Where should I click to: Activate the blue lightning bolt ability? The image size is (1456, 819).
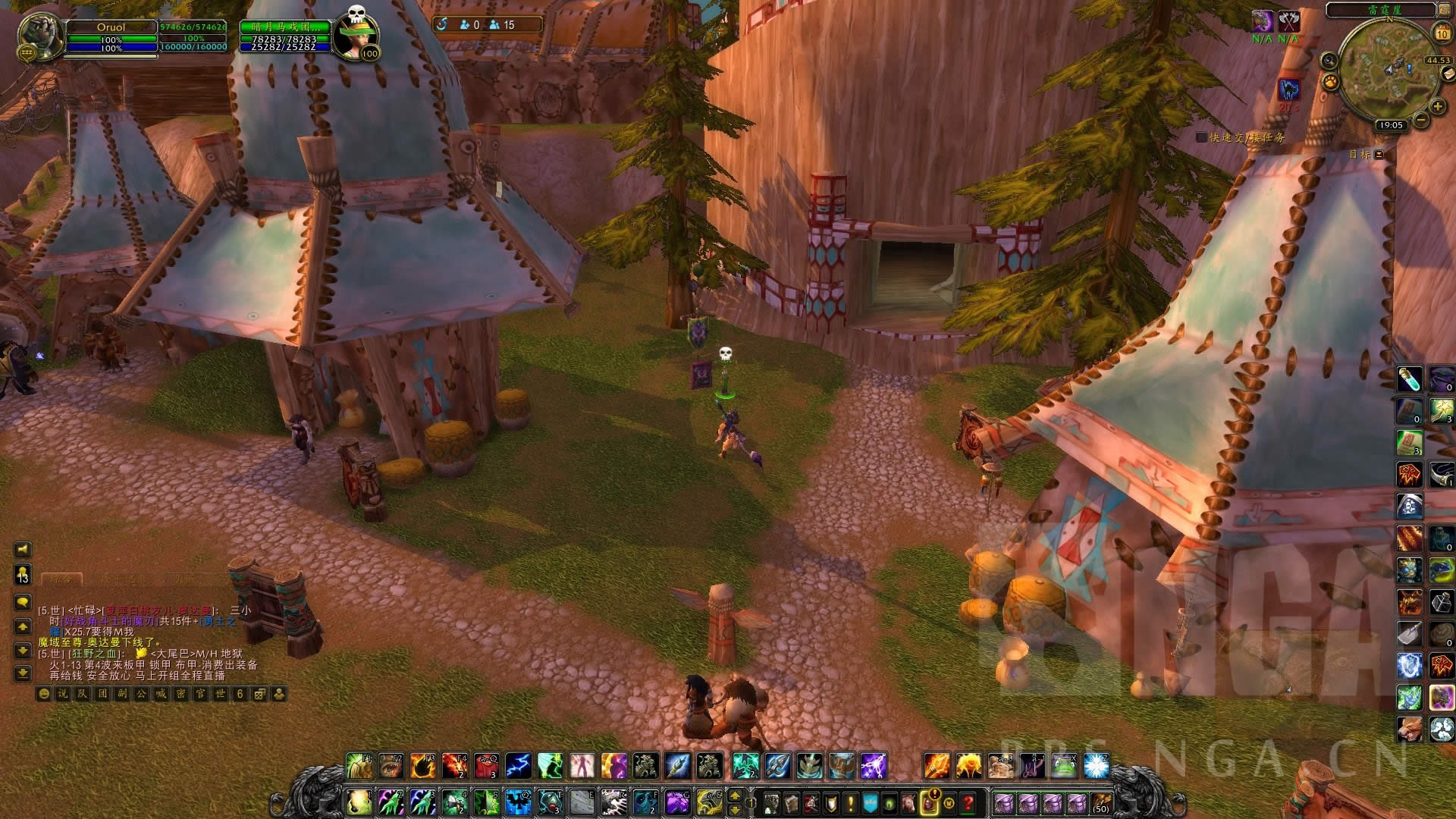click(x=518, y=766)
